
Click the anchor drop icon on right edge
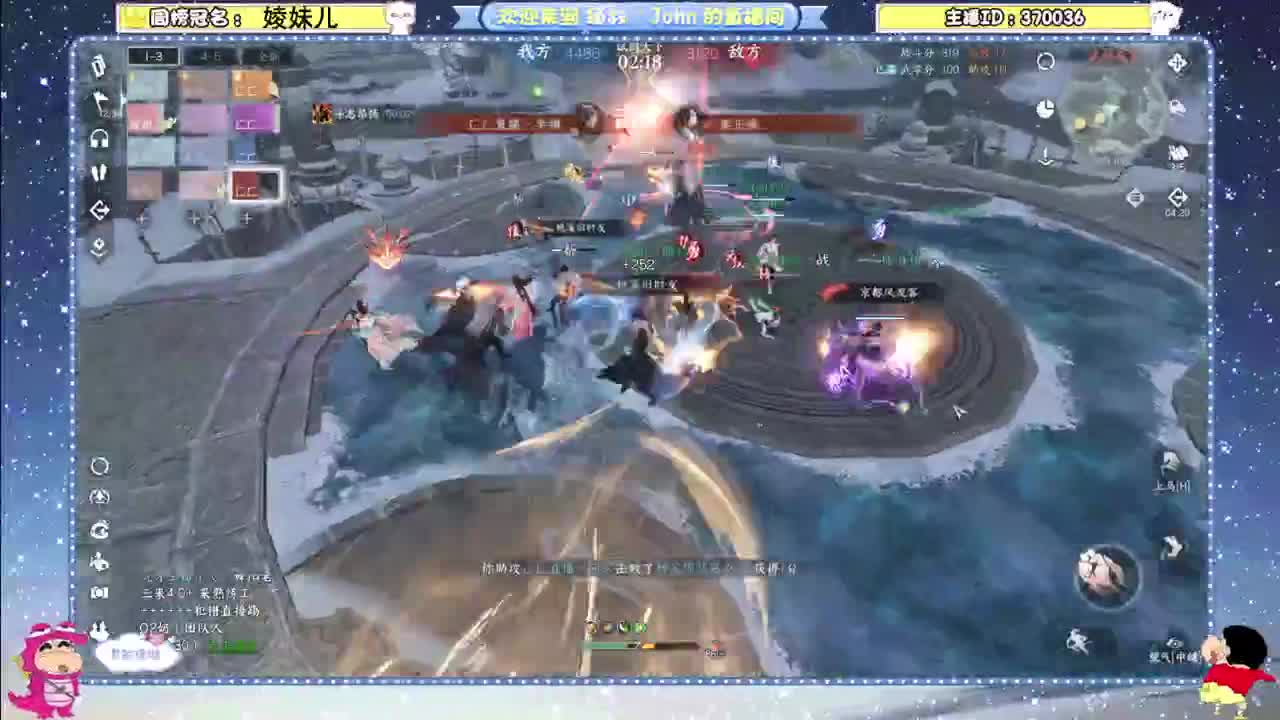(1045, 156)
